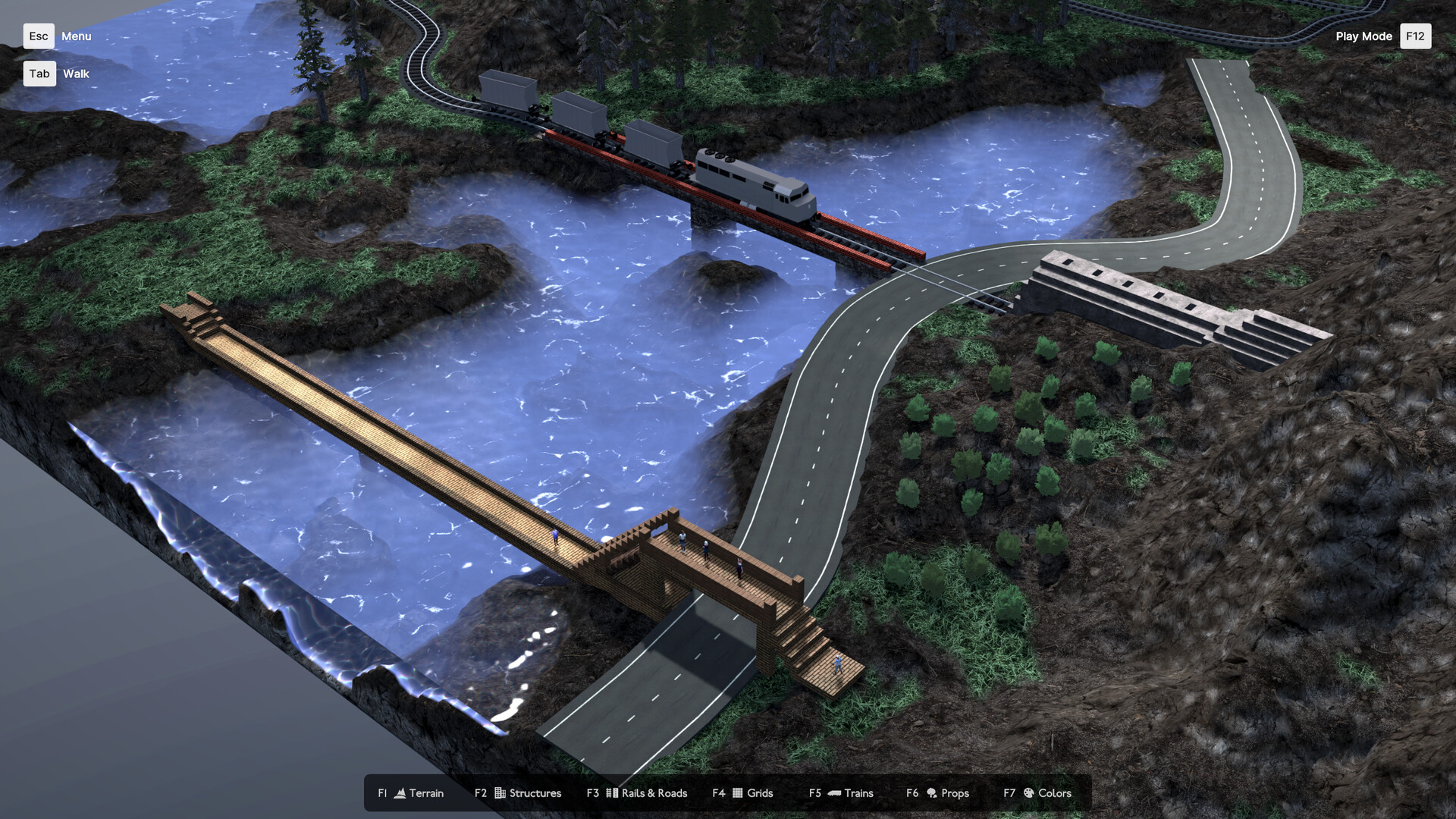The height and width of the screenshot is (819, 1456).
Task: Open the Rails & Roads category
Action: click(x=654, y=793)
